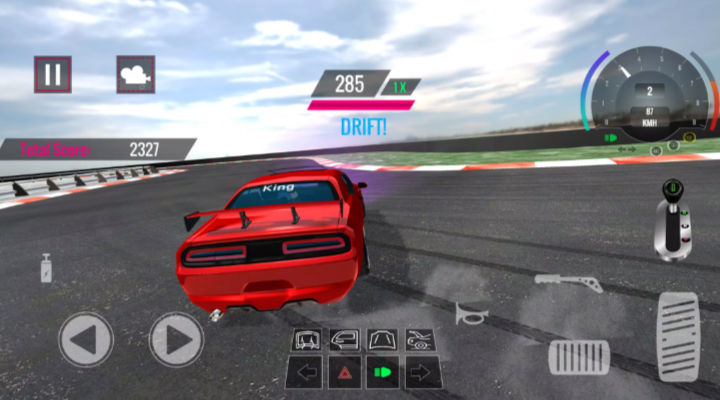Open the car trunk
The image size is (720, 400).
(x=305, y=340)
